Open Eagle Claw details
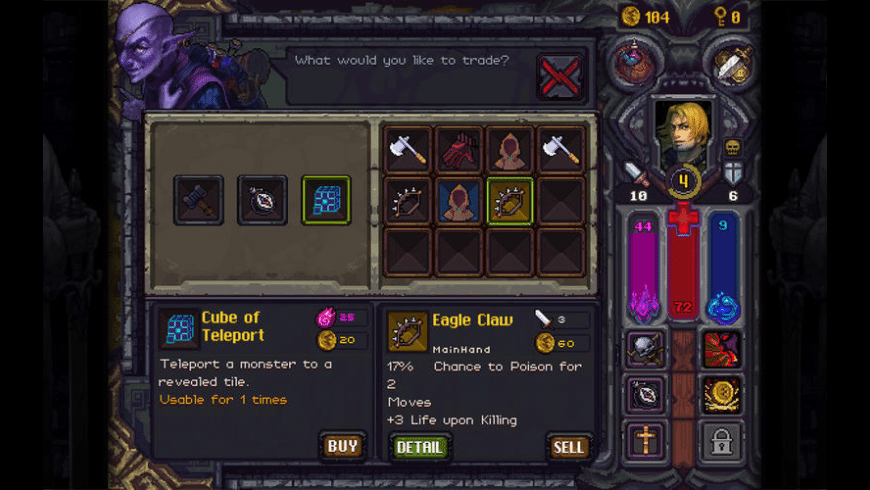This screenshot has width=870, height=490. (420, 447)
